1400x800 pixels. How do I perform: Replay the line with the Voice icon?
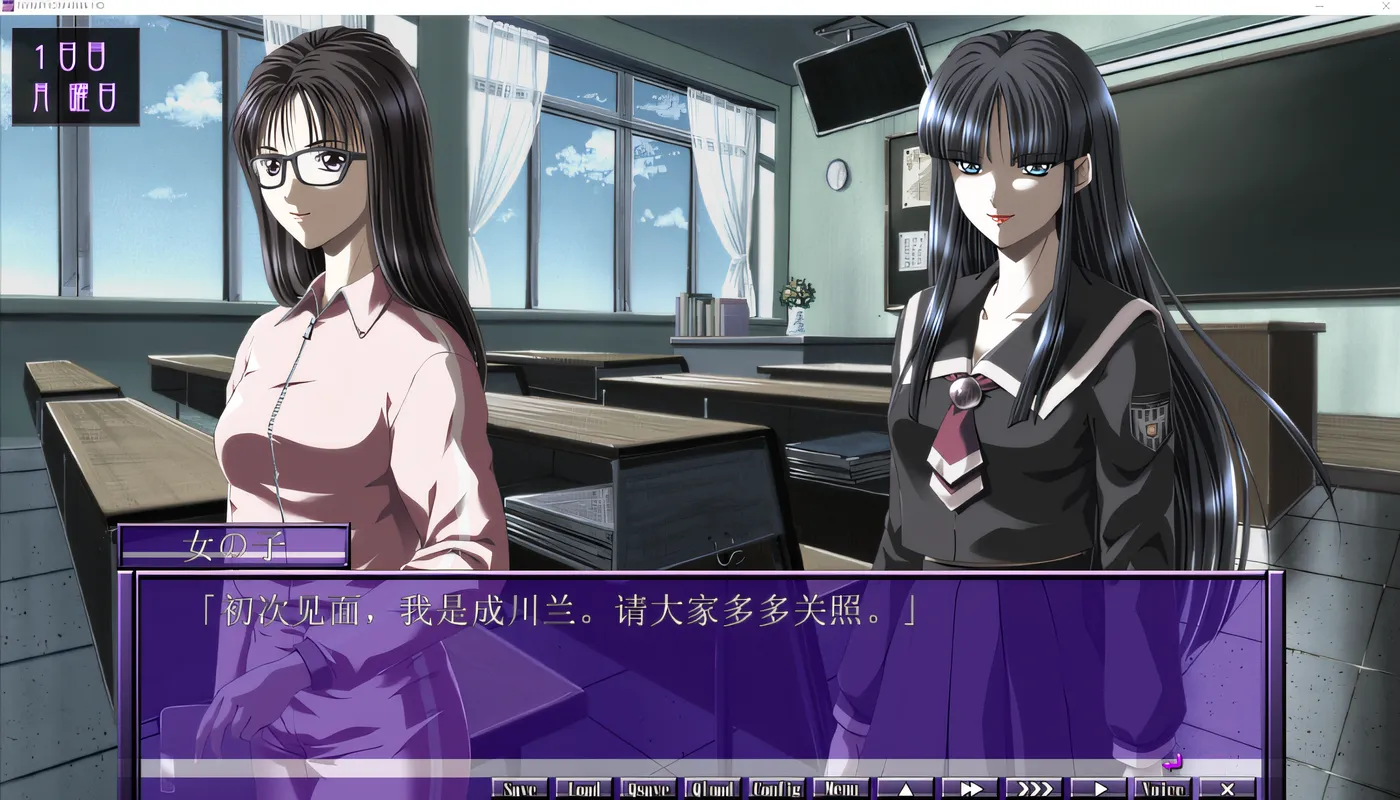click(x=1163, y=788)
